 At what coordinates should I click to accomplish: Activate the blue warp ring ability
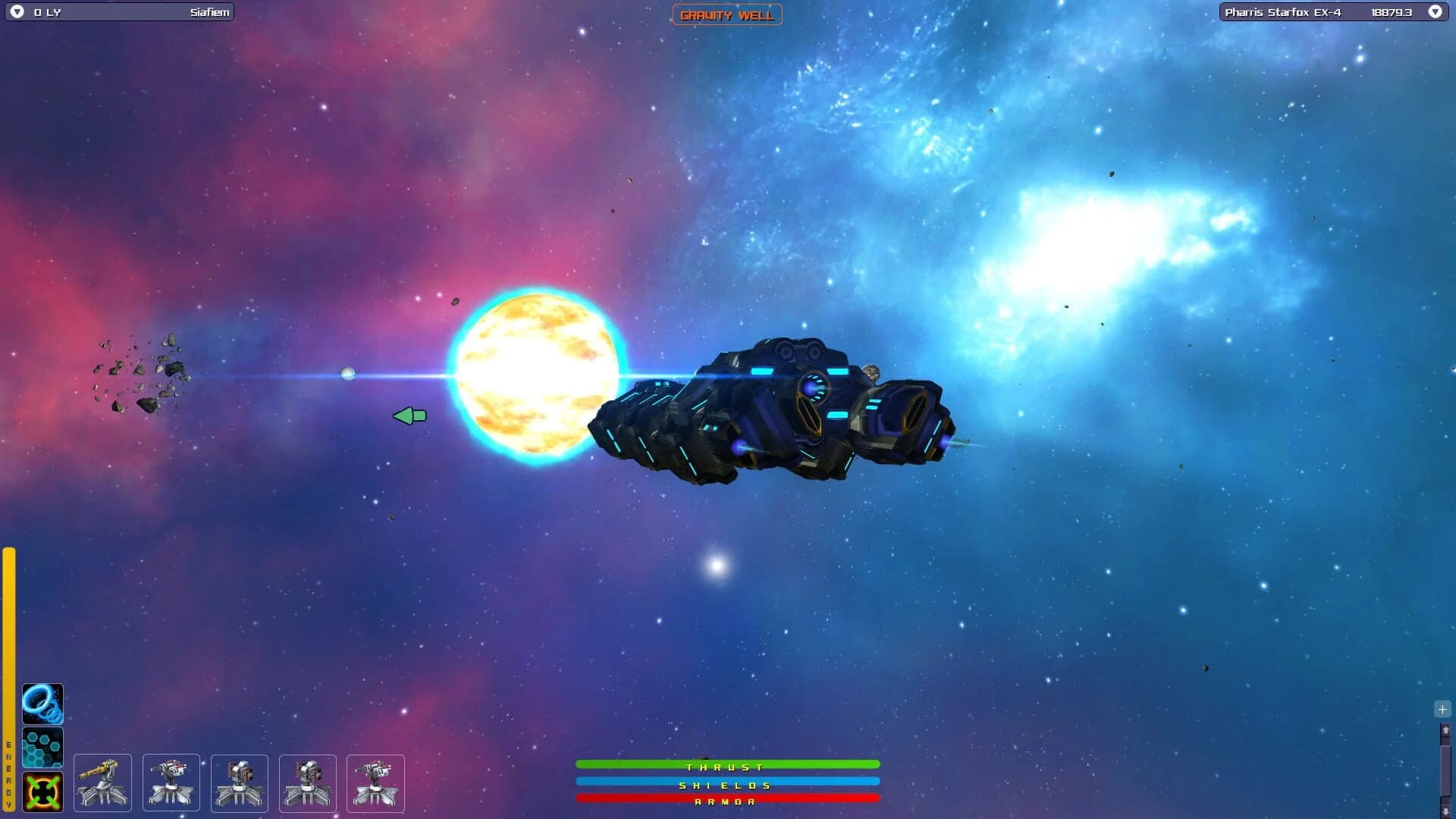pyautogui.click(x=42, y=704)
